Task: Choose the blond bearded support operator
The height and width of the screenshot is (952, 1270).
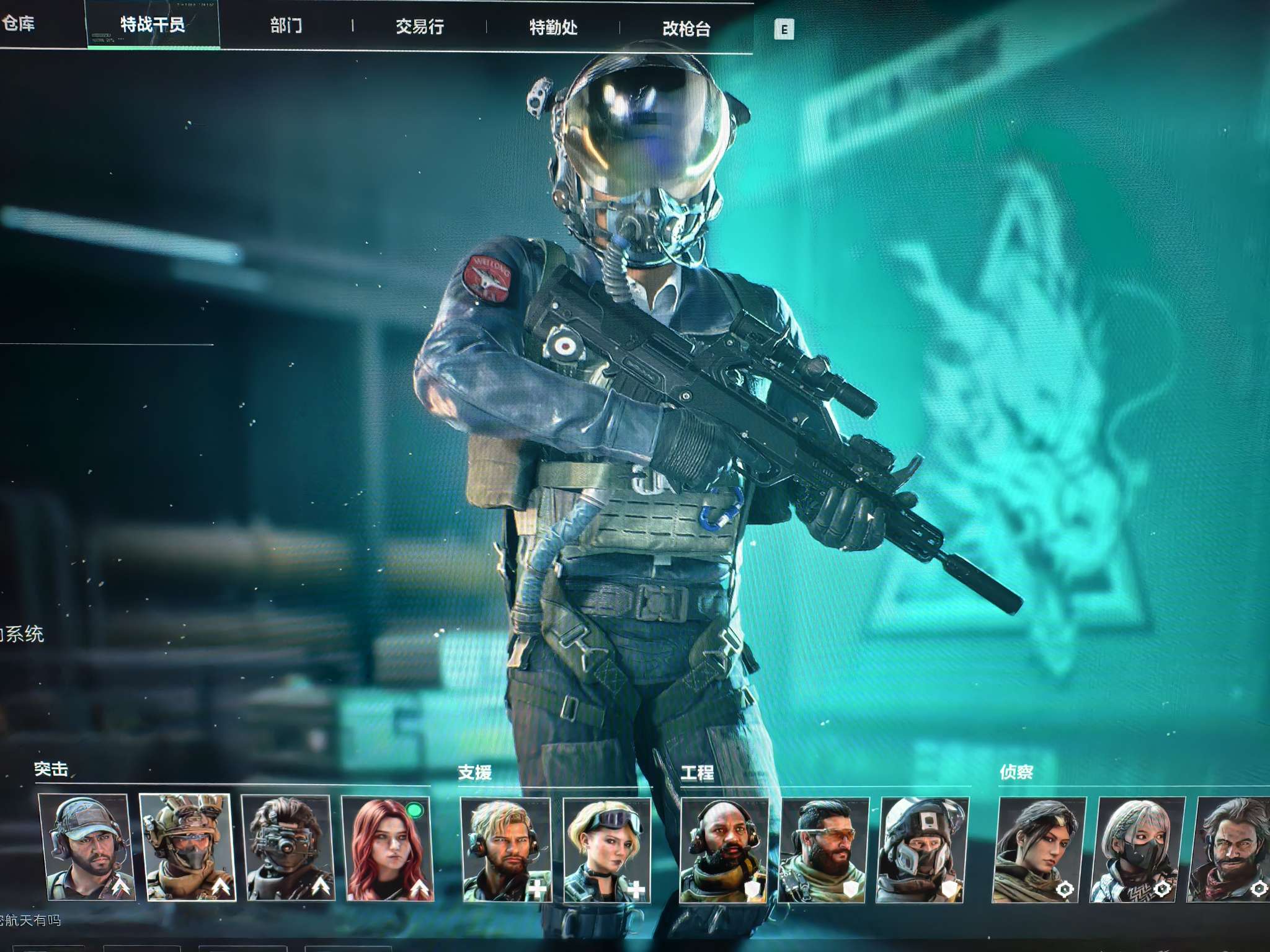Action: [505, 849]
